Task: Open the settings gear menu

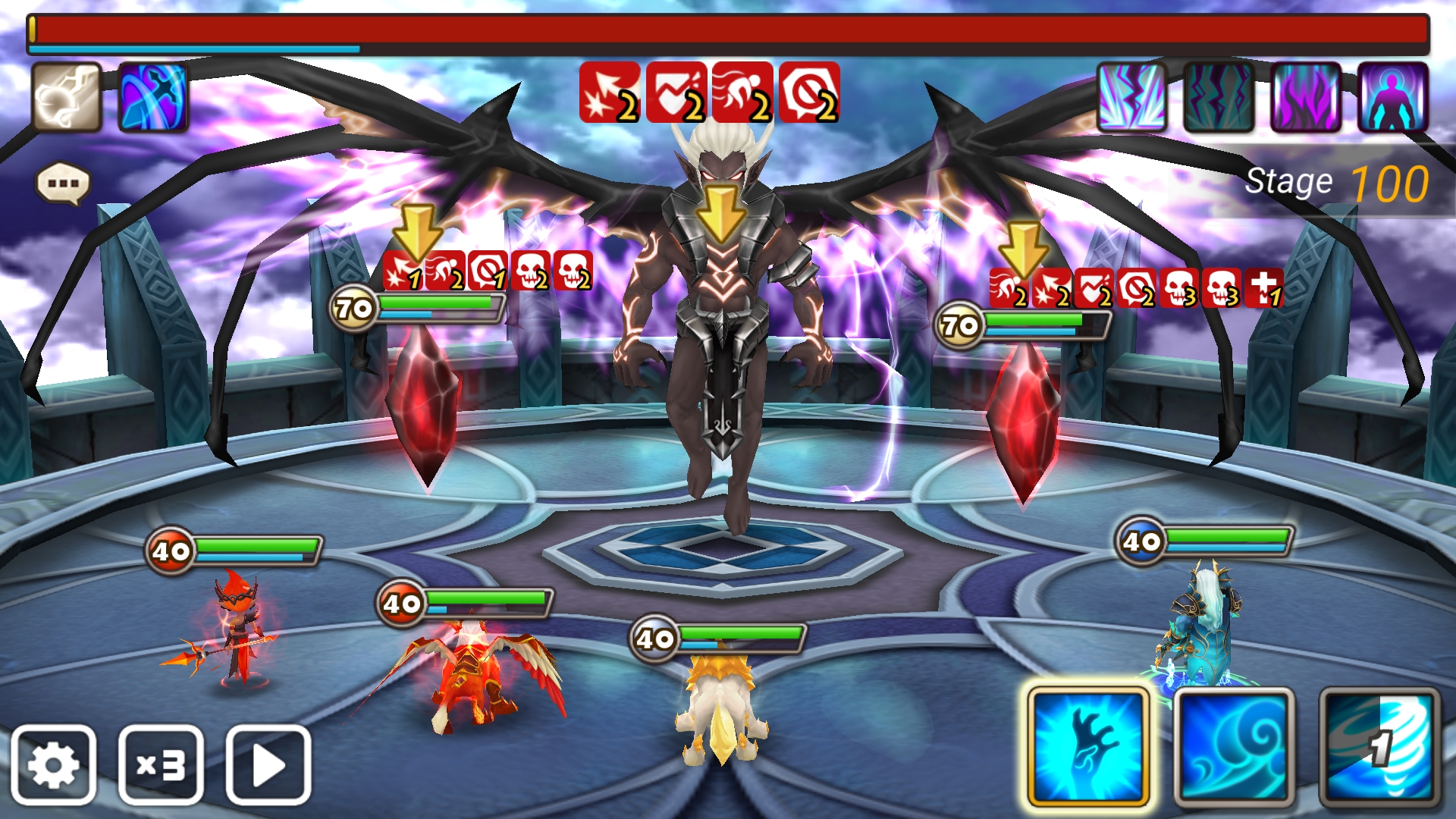Action: tap(53, 765)
